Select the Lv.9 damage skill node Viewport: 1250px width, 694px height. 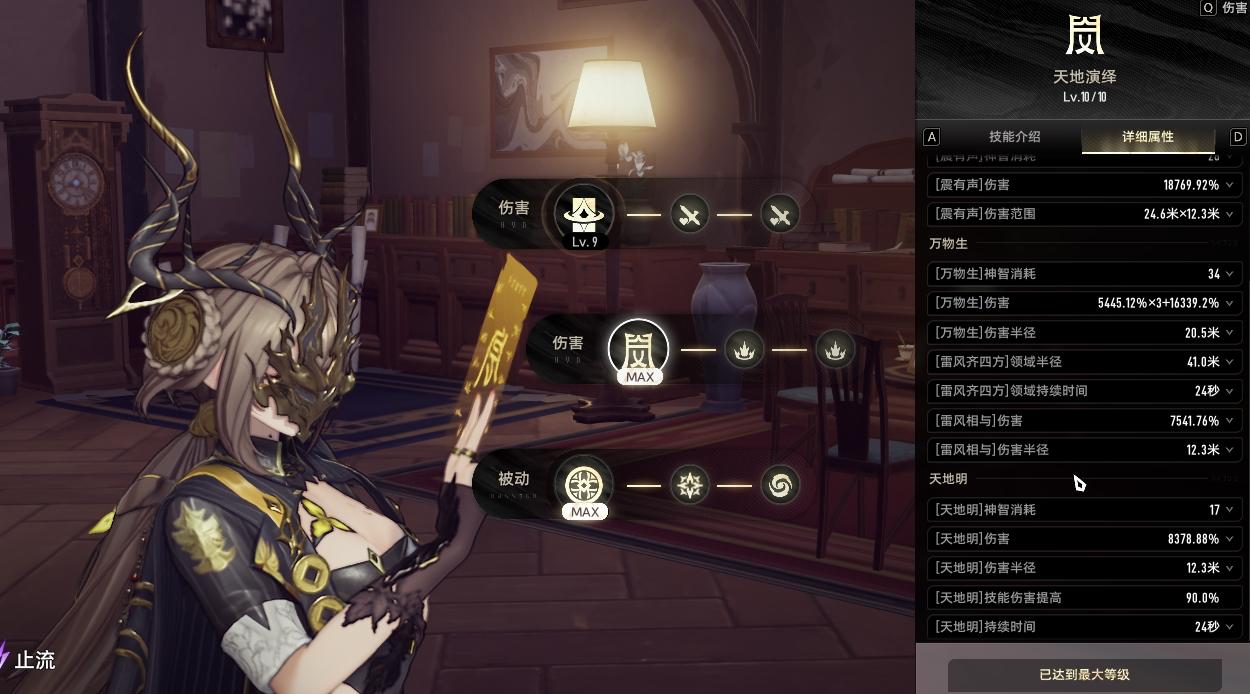tap(584, 214)
